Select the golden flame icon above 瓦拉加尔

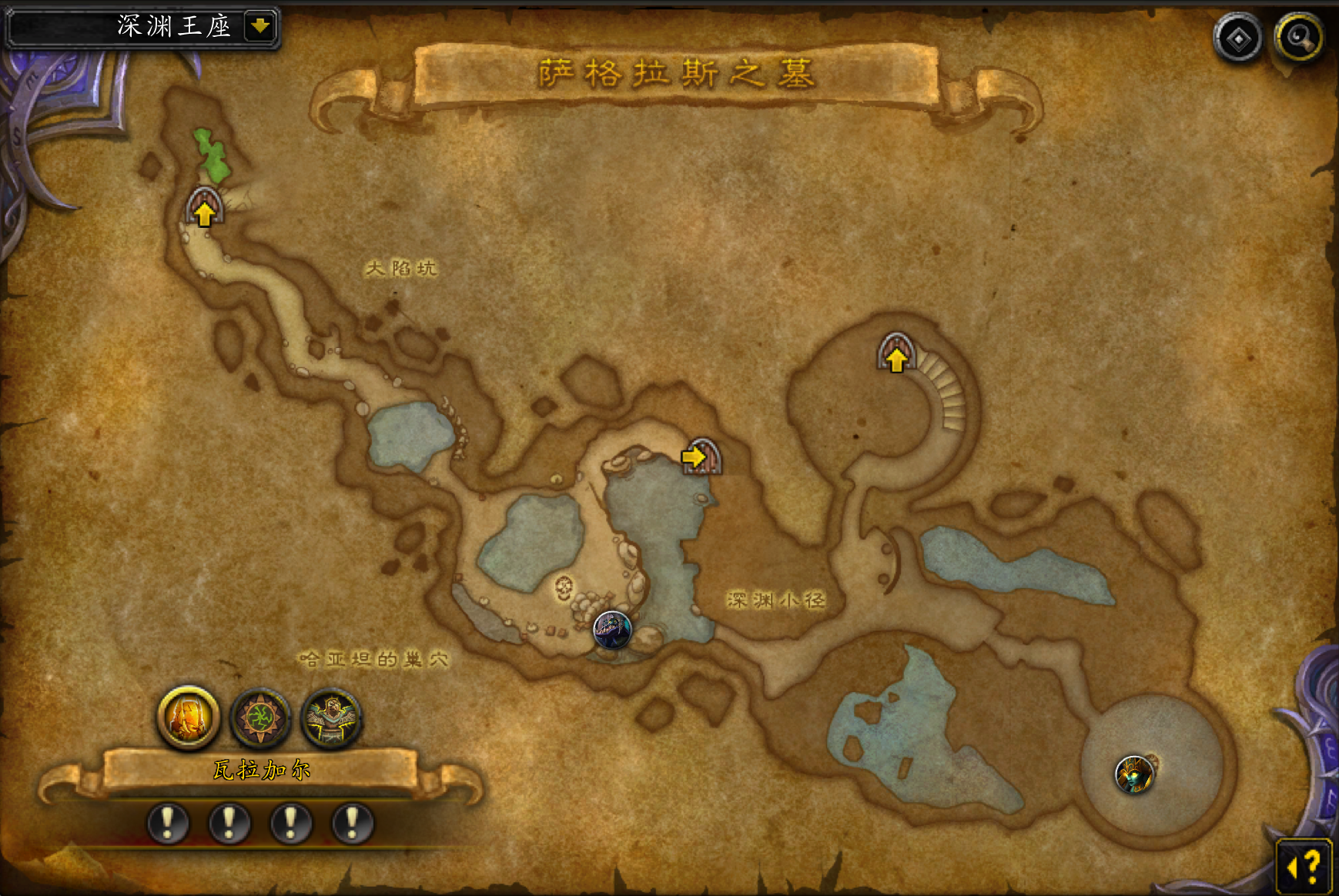189,718
